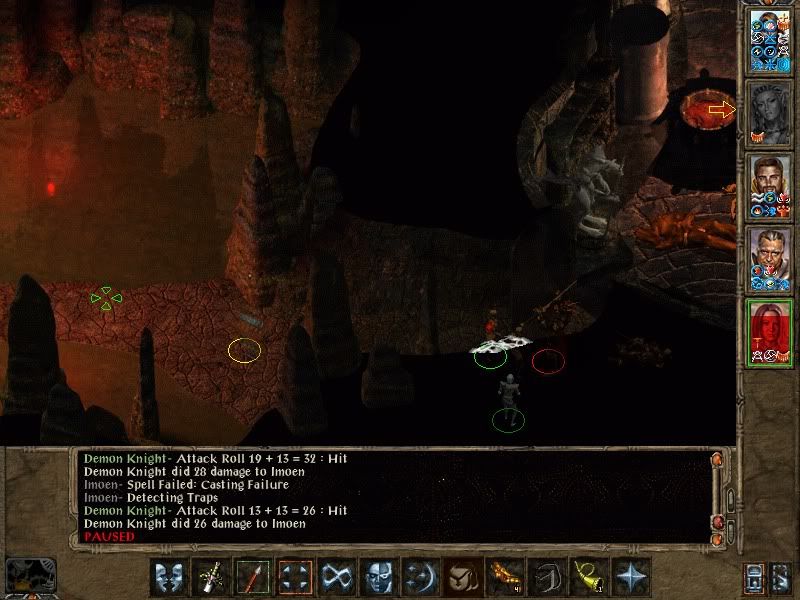
Task: Activate the thieving action button
Action: 460,577
